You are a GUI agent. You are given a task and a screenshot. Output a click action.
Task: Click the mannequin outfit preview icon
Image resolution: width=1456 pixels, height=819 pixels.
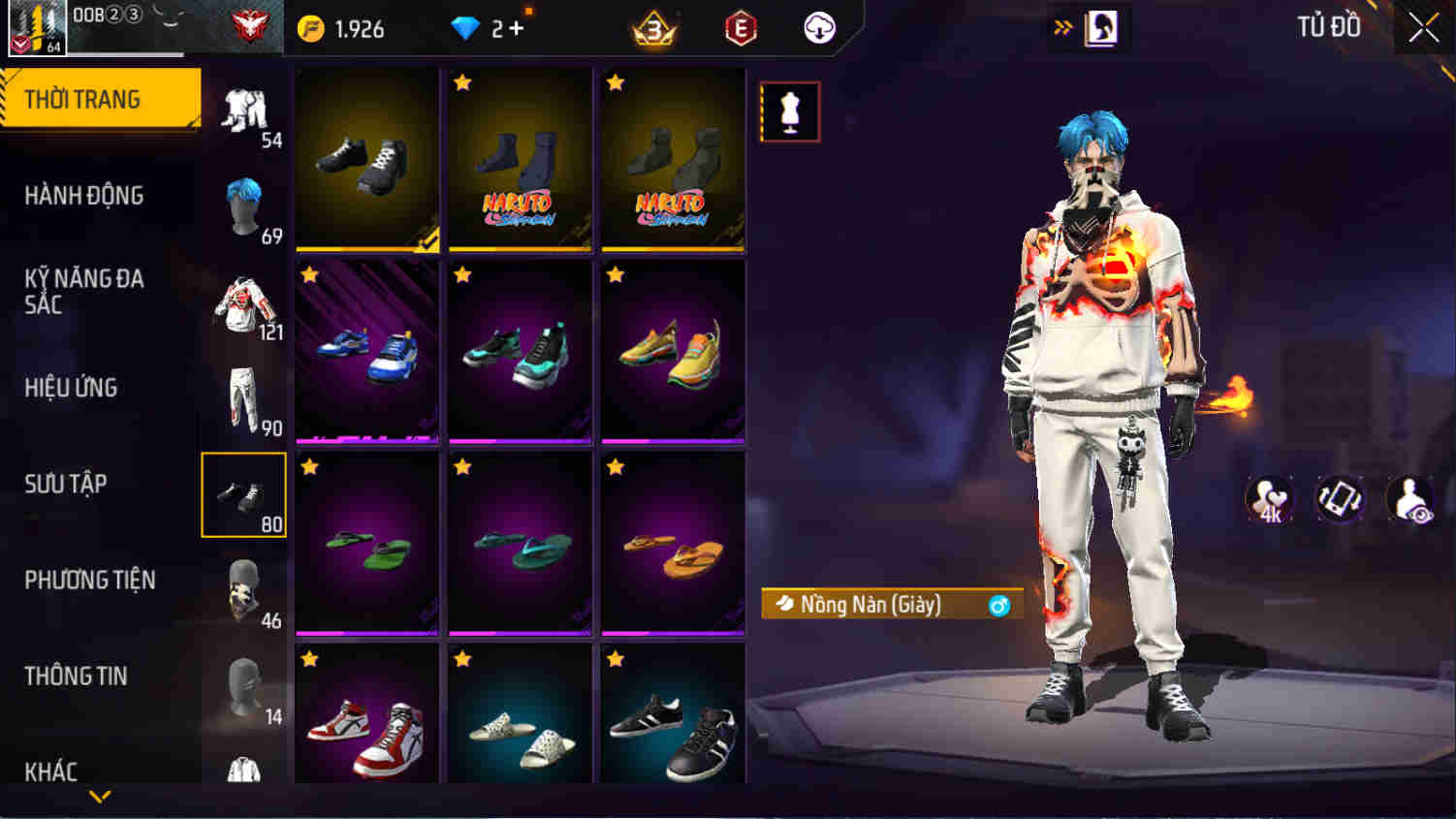pyautogui.click(x=789, y=110)
